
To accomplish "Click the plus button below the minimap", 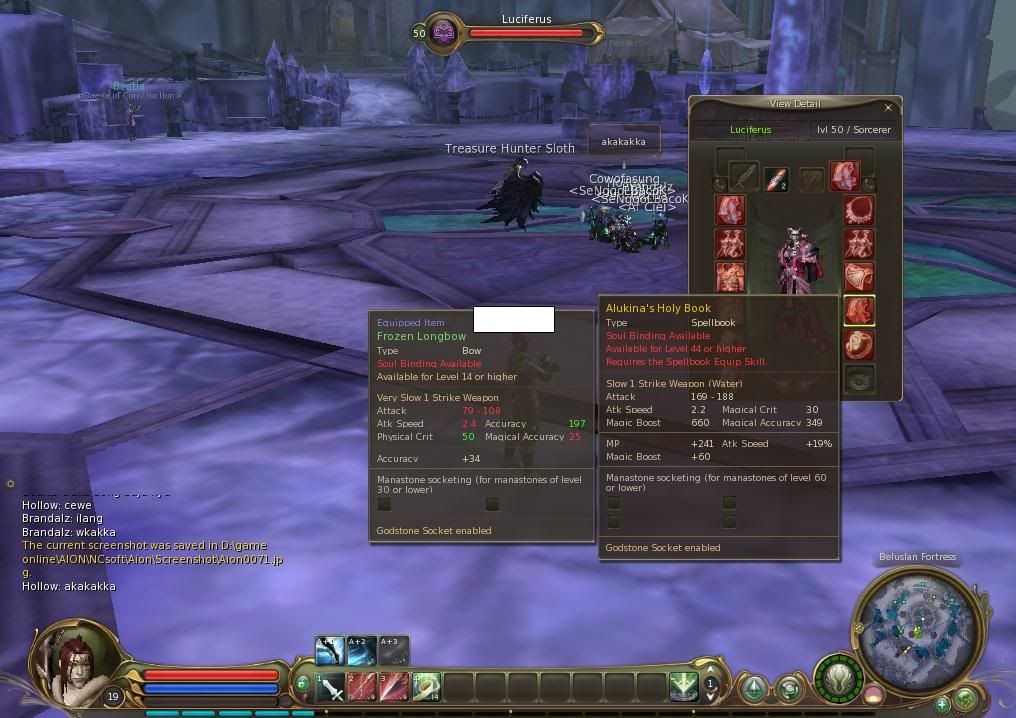I will (x=941, y=704).
